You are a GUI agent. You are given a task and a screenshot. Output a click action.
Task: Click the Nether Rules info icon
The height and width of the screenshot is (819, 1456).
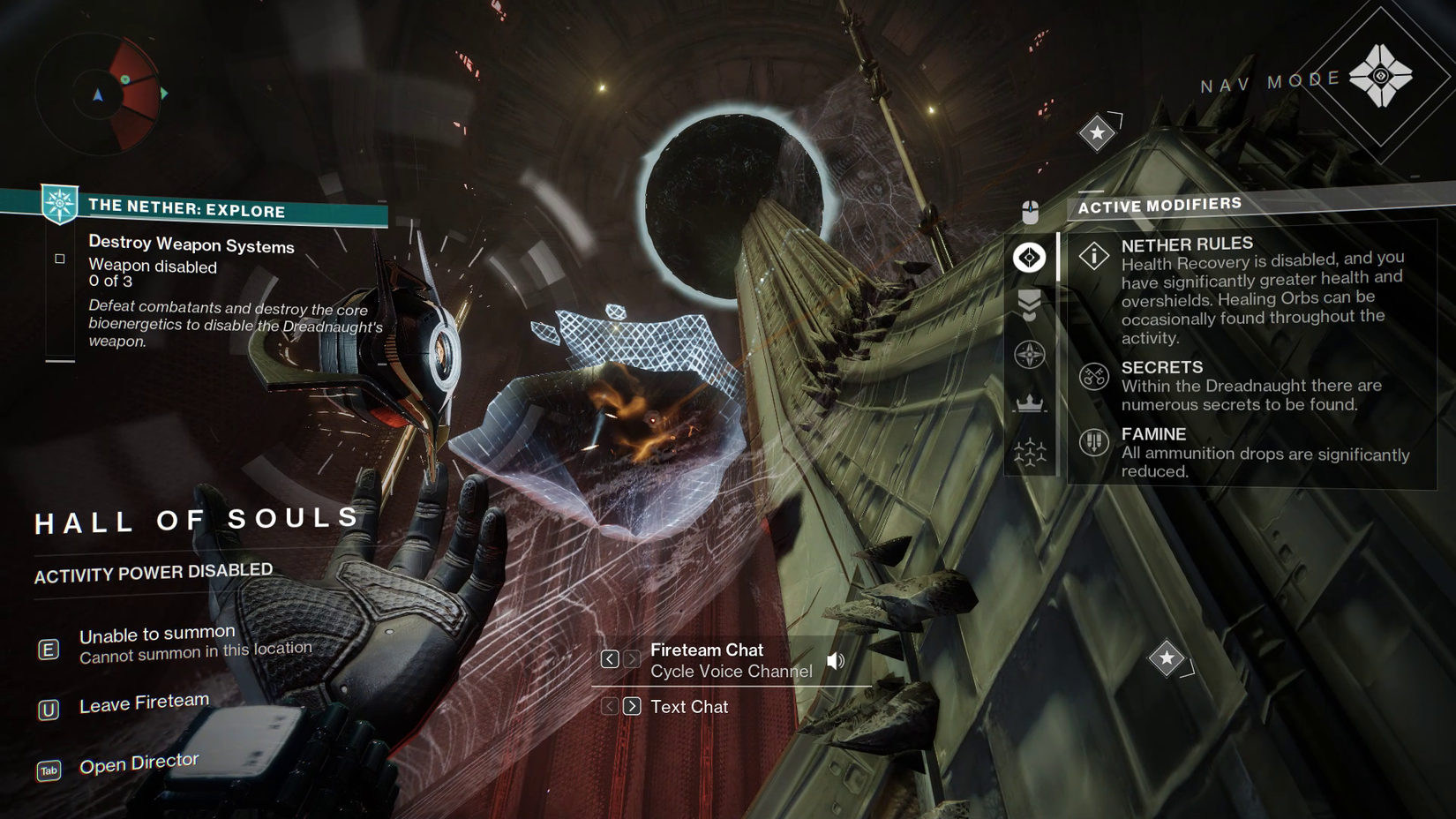pos(1092,257)
